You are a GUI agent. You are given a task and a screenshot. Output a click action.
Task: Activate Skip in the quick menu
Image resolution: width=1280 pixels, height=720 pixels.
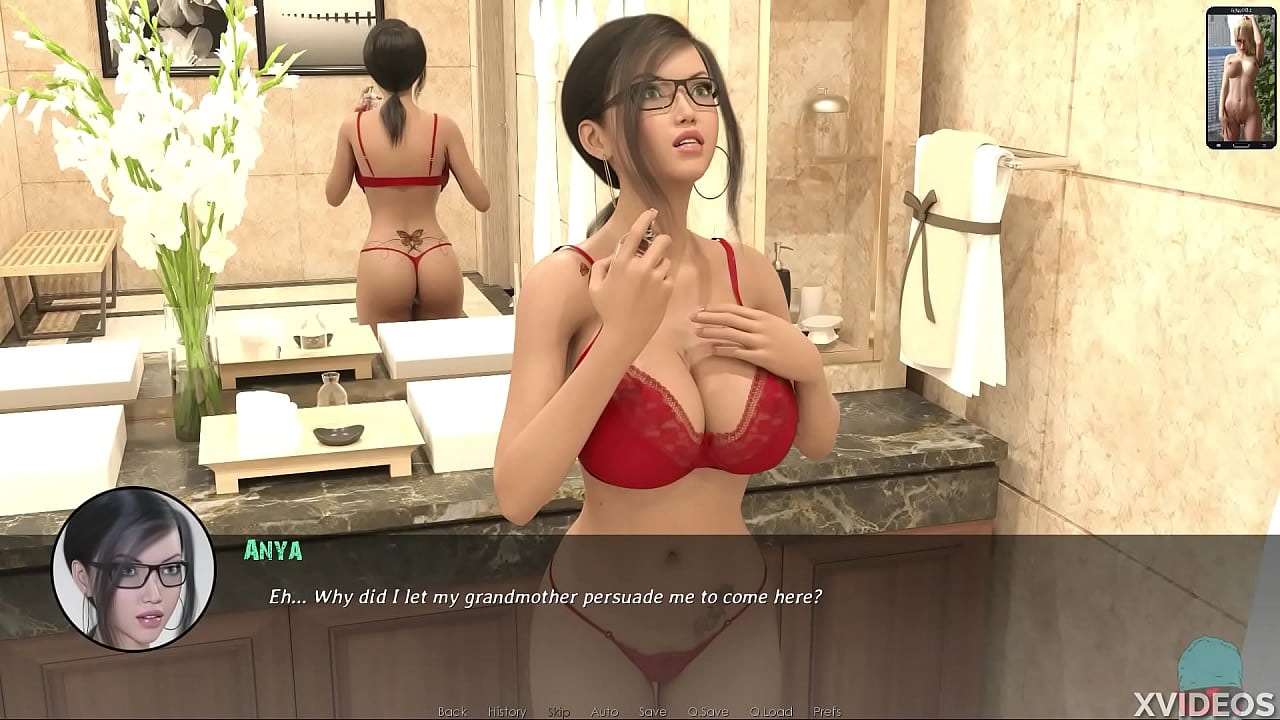[x=558, y=712]
